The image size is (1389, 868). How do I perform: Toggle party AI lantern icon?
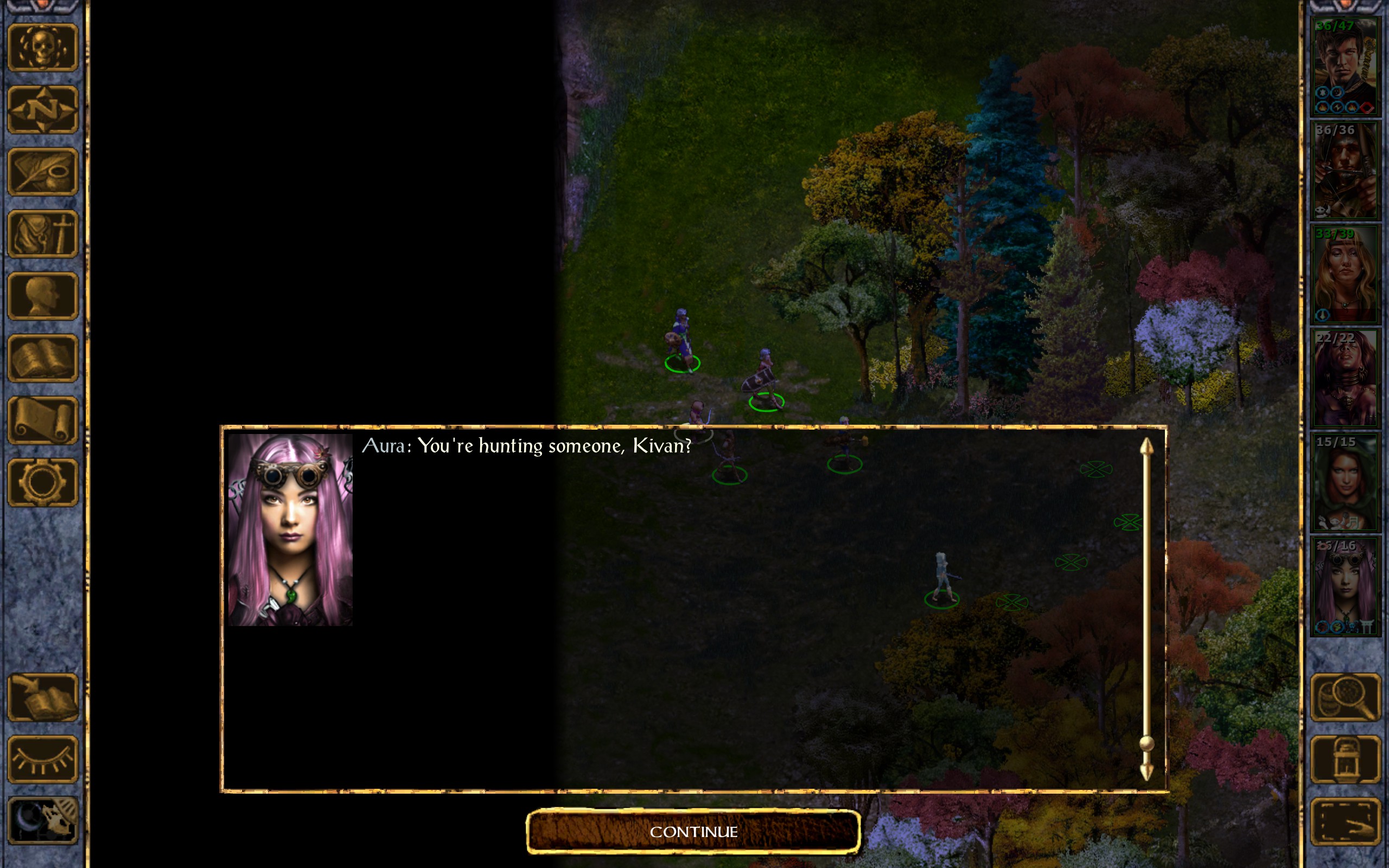[1345, 759]
